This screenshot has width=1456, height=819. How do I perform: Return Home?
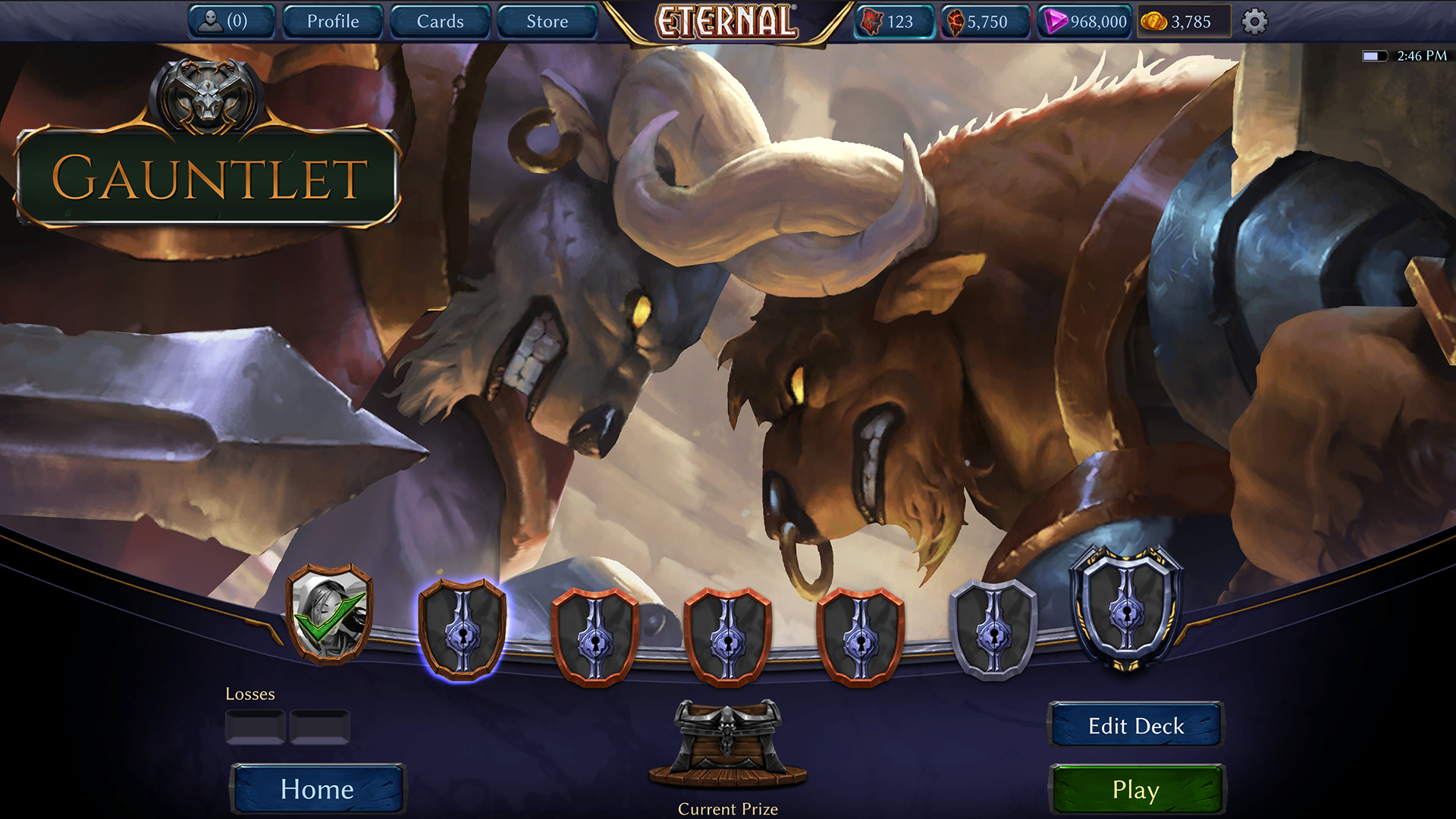pos(317,789)
